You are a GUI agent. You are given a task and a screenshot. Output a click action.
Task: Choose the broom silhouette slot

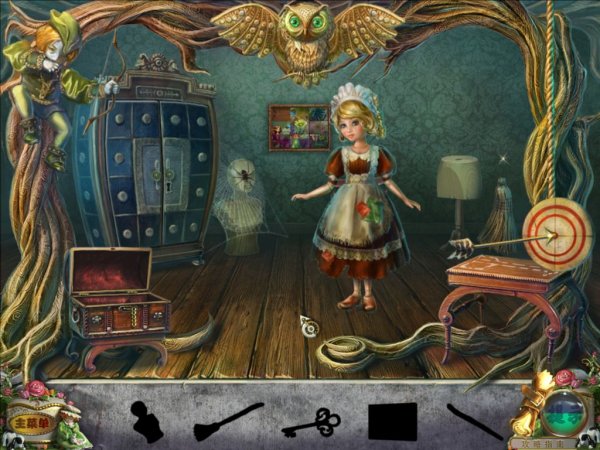pyautogui.click(x=228, y=419)
